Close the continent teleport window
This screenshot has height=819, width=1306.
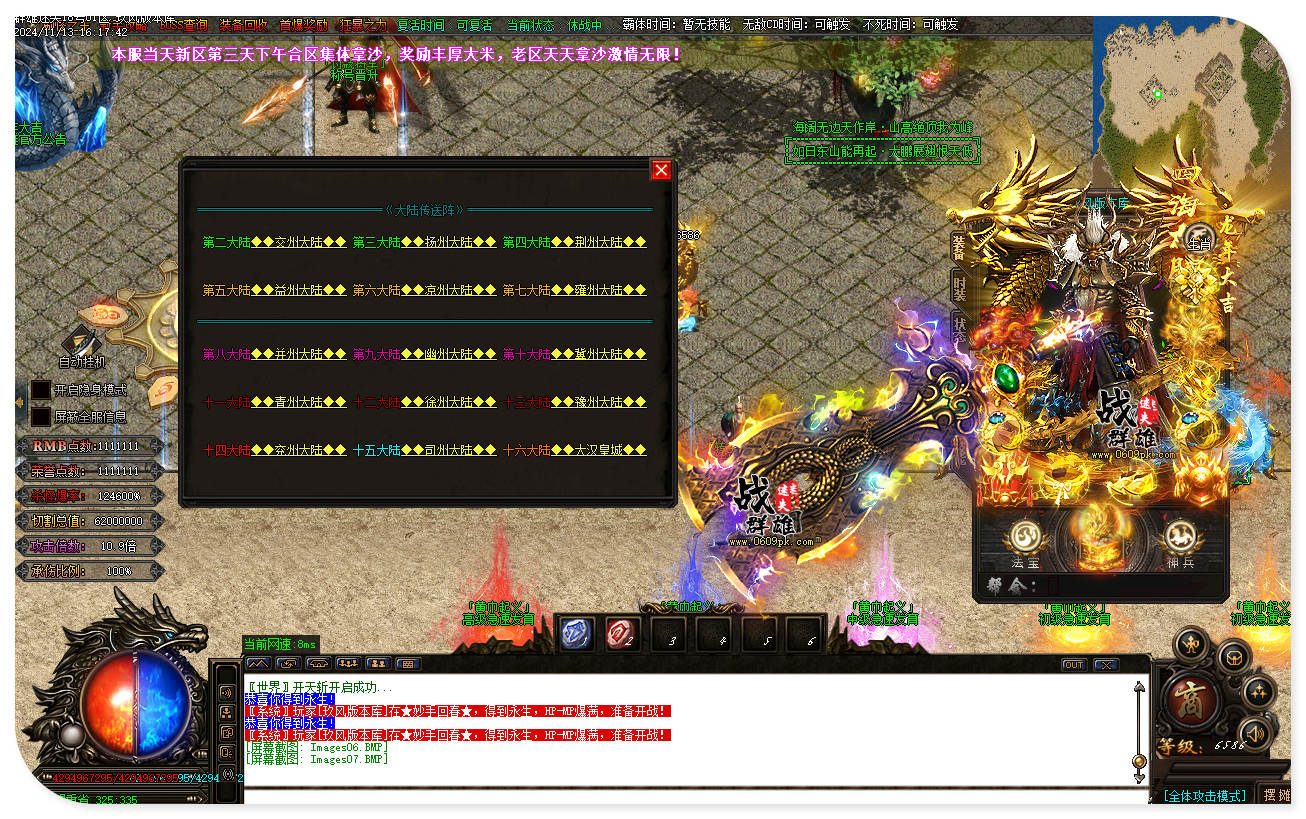[661, 170]
